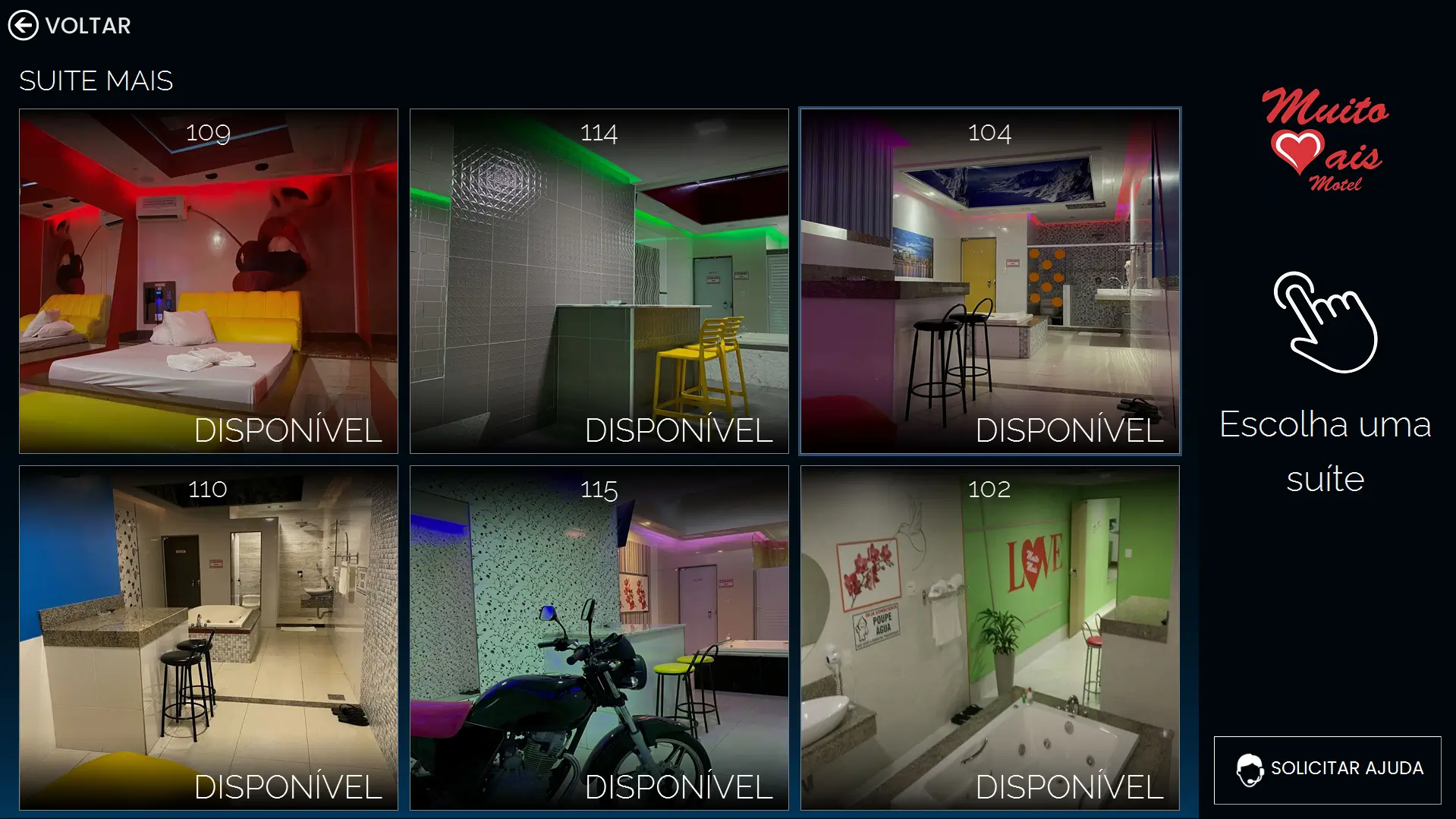Screen dimensions: 1456x819
Task: Select suite 110 thumbnail
Action: pyautogui.click(x=209, y=638)
